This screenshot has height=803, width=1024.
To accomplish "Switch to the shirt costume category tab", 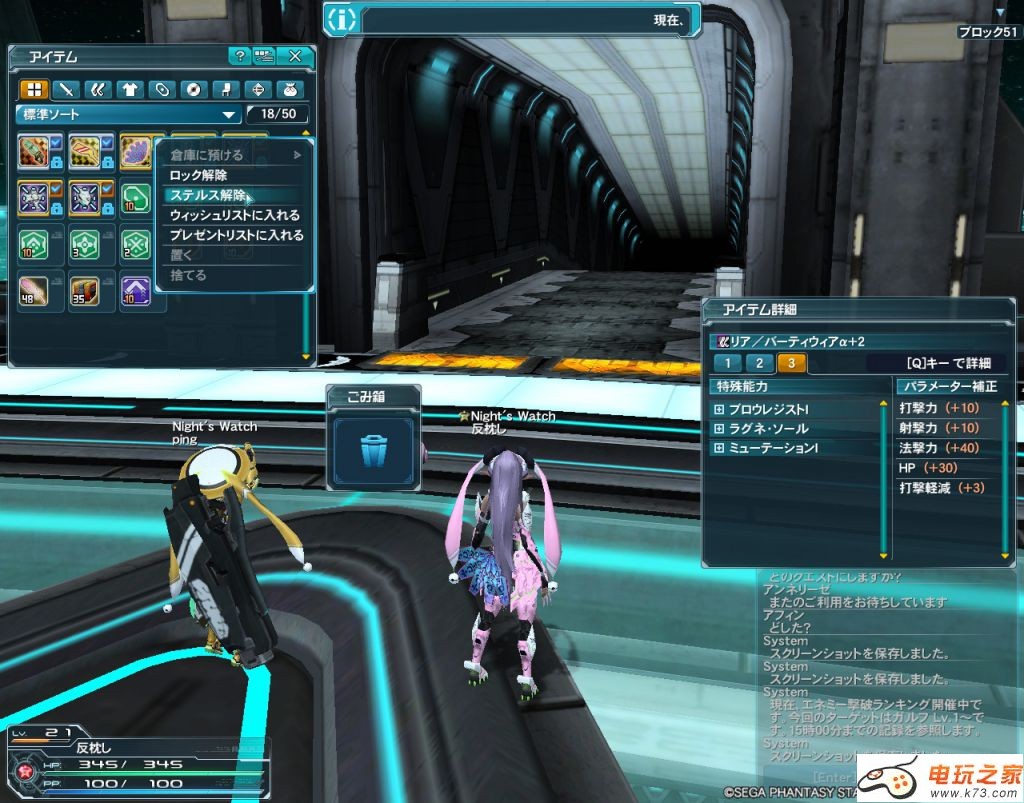I will tap(129, 89).
